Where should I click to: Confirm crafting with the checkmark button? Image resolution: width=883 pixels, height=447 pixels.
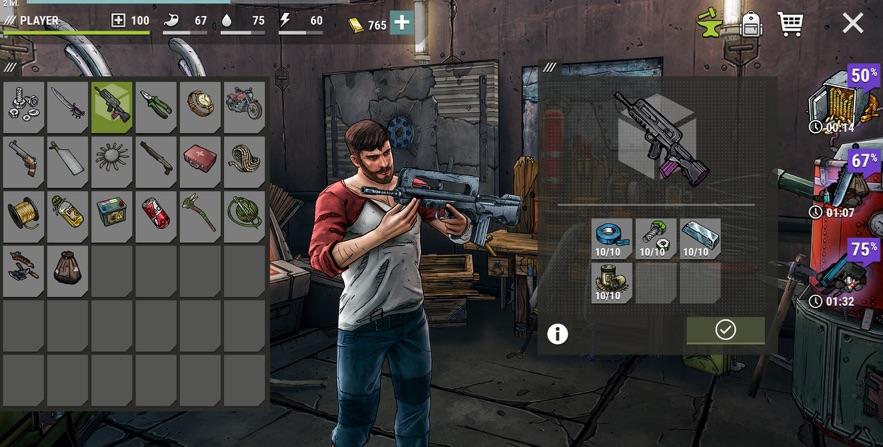[725, 330]
